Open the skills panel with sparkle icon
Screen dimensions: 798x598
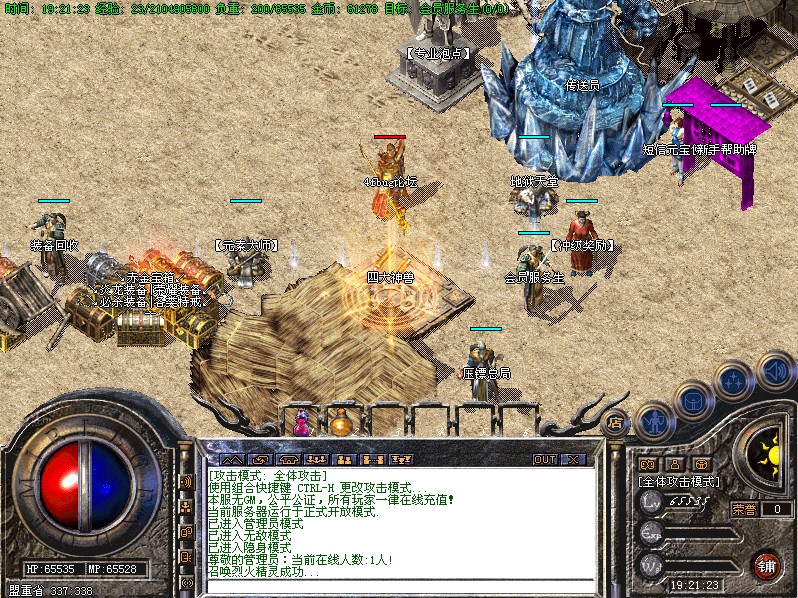tap(733, 382)
